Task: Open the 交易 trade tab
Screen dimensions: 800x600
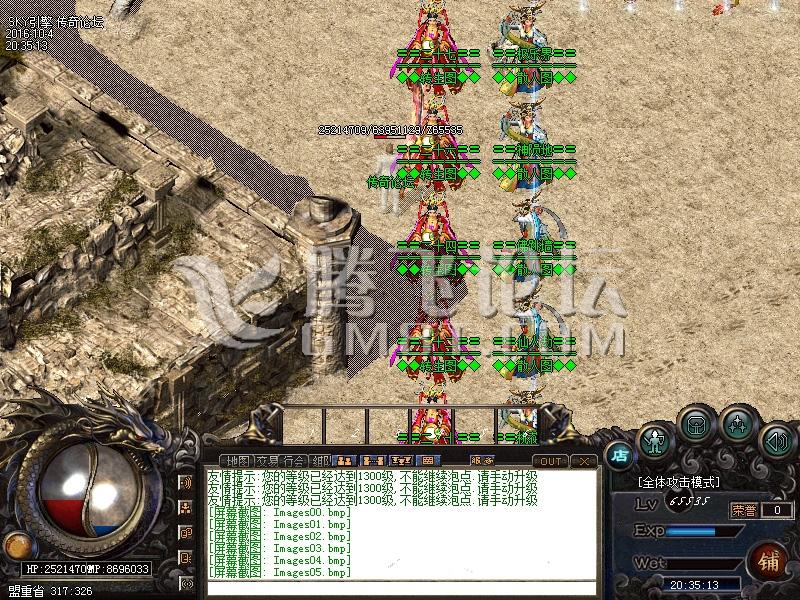Action: pyautogui.click(x=268, y=461)
